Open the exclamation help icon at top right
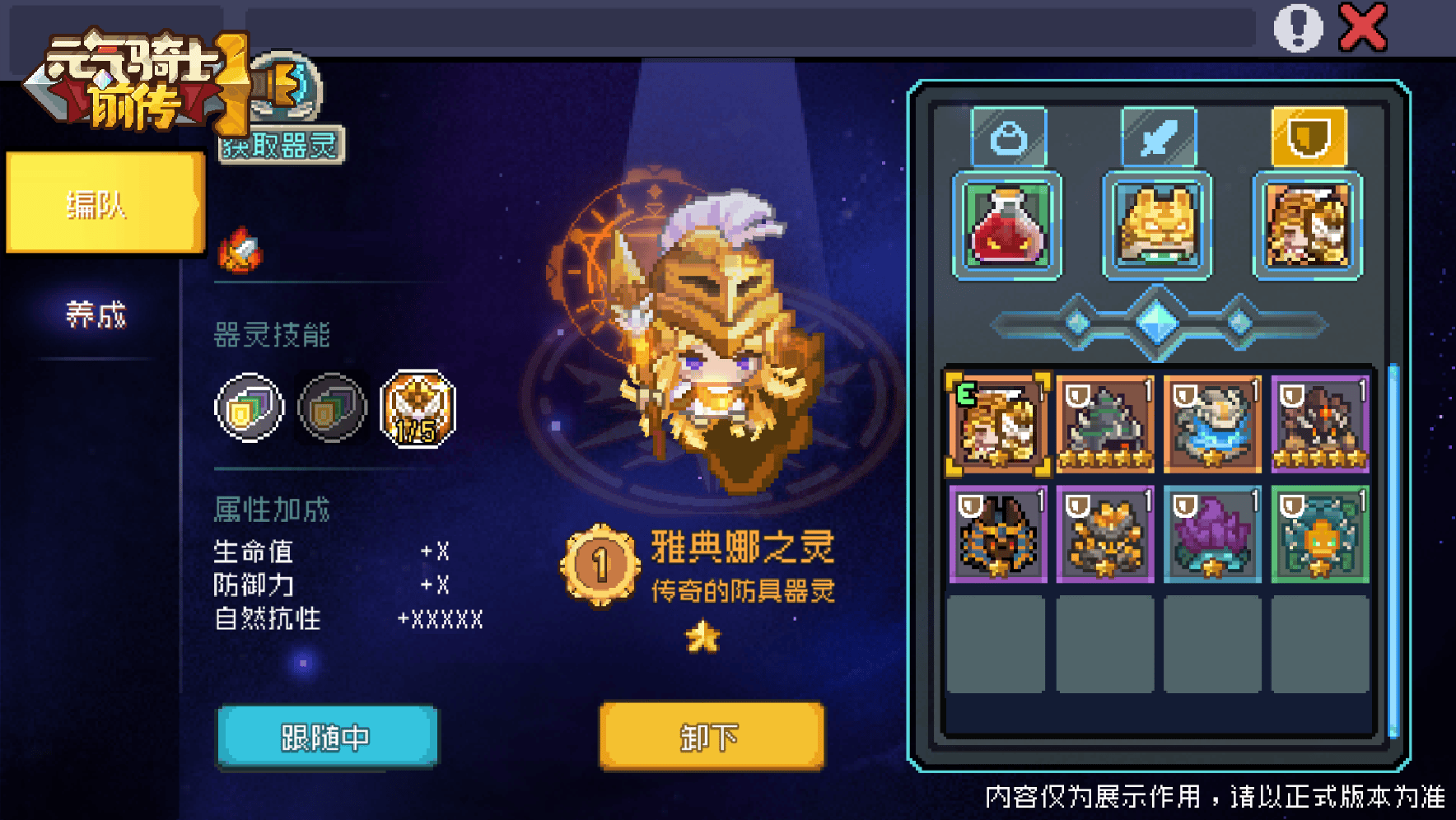1456x820 pixels. point(1300,28)
